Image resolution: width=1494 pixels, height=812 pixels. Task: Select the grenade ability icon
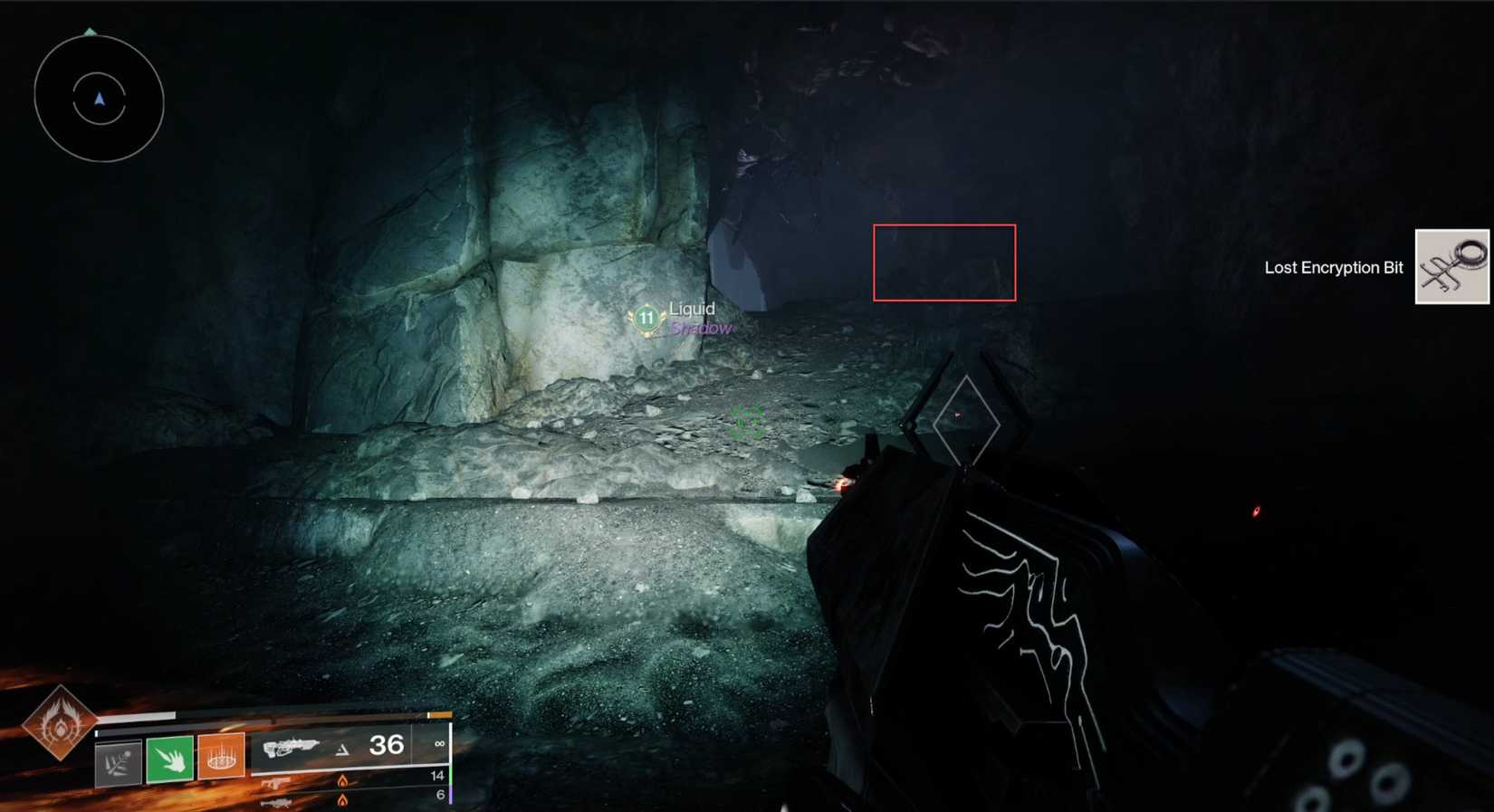118,758
